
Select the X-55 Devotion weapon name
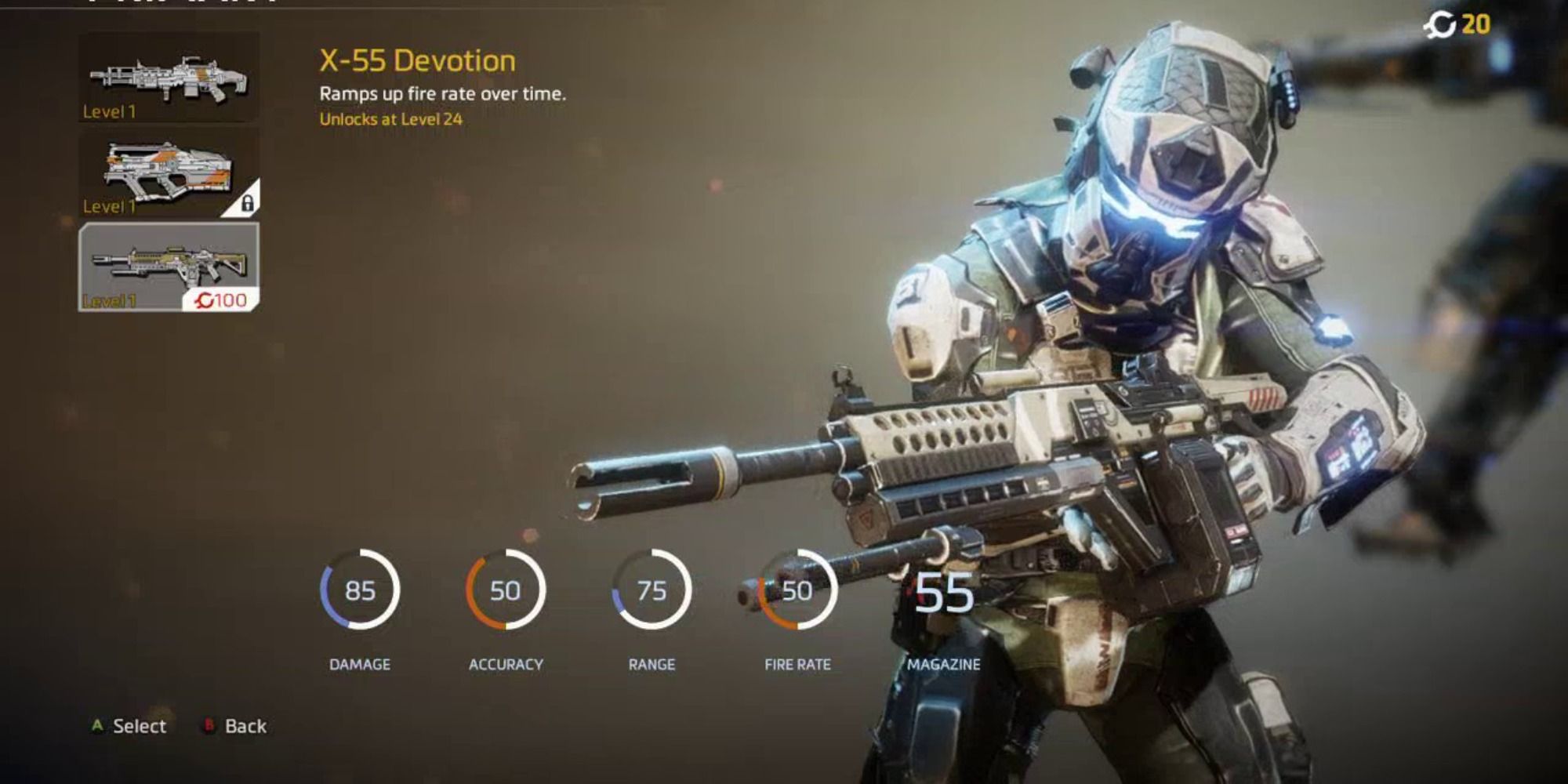pyautogui.click(x=418, y=59)
